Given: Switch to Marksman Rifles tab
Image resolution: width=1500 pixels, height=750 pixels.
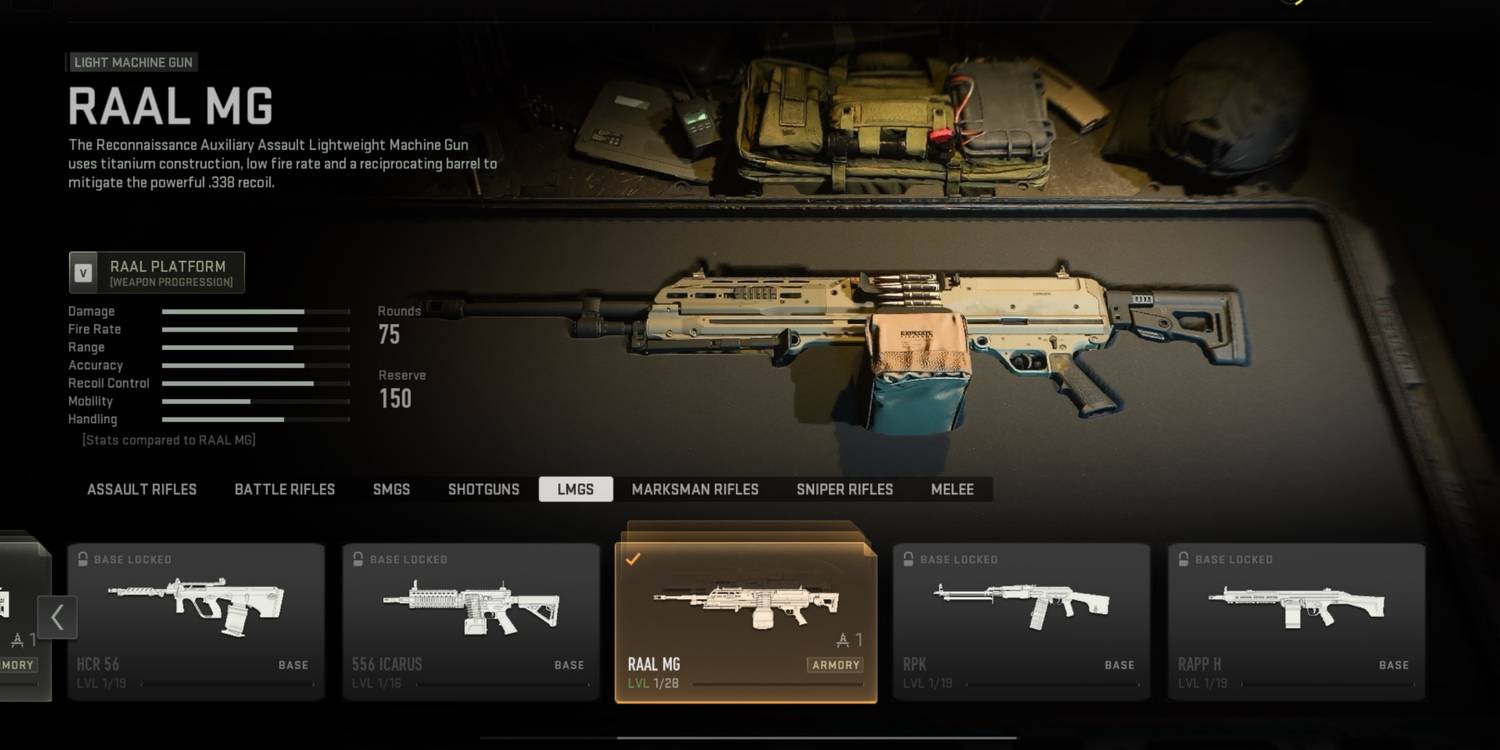Looking at the screenshot, I should 695,489.
